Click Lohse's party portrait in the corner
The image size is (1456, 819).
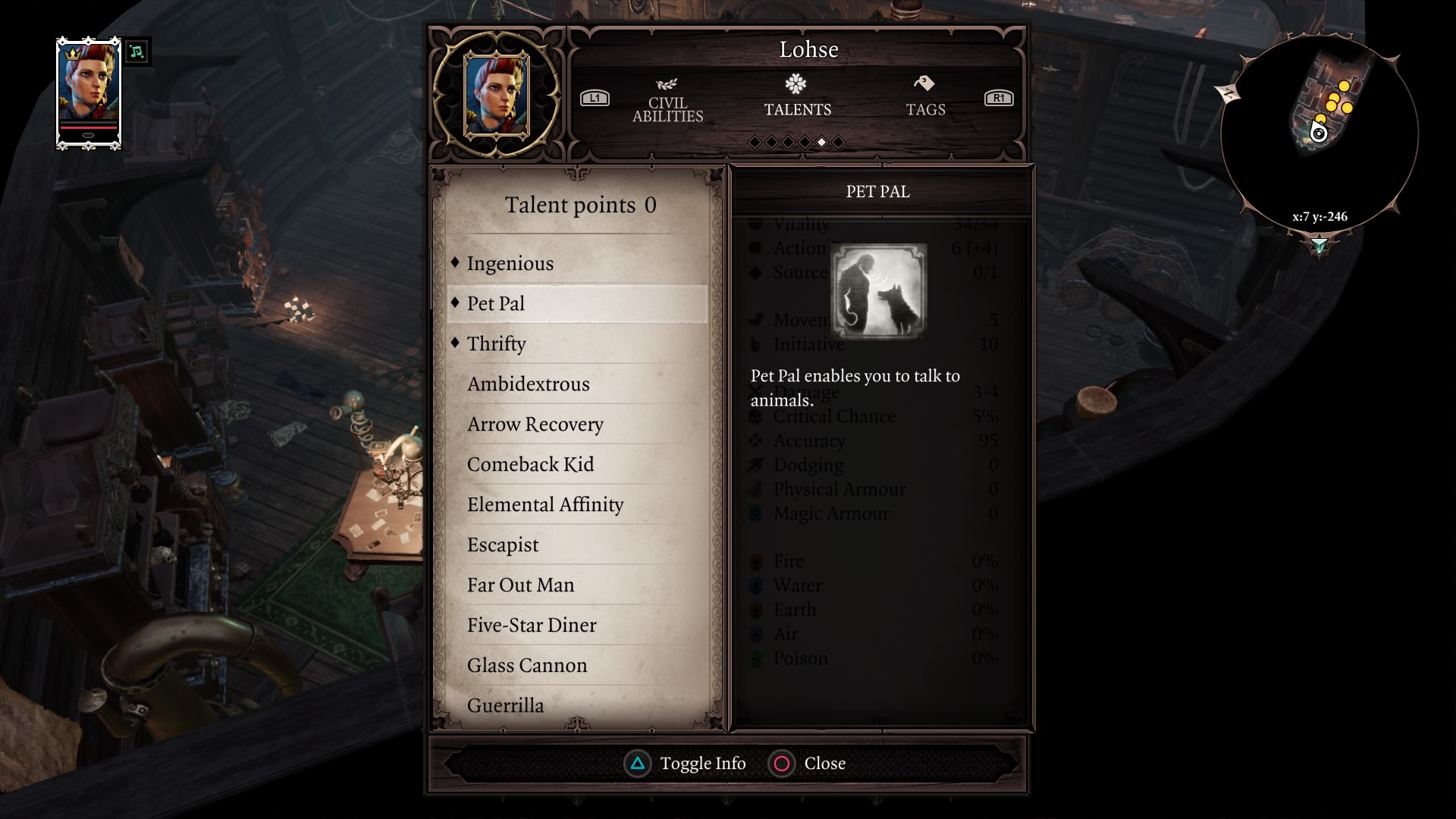[x=89, y=93]
